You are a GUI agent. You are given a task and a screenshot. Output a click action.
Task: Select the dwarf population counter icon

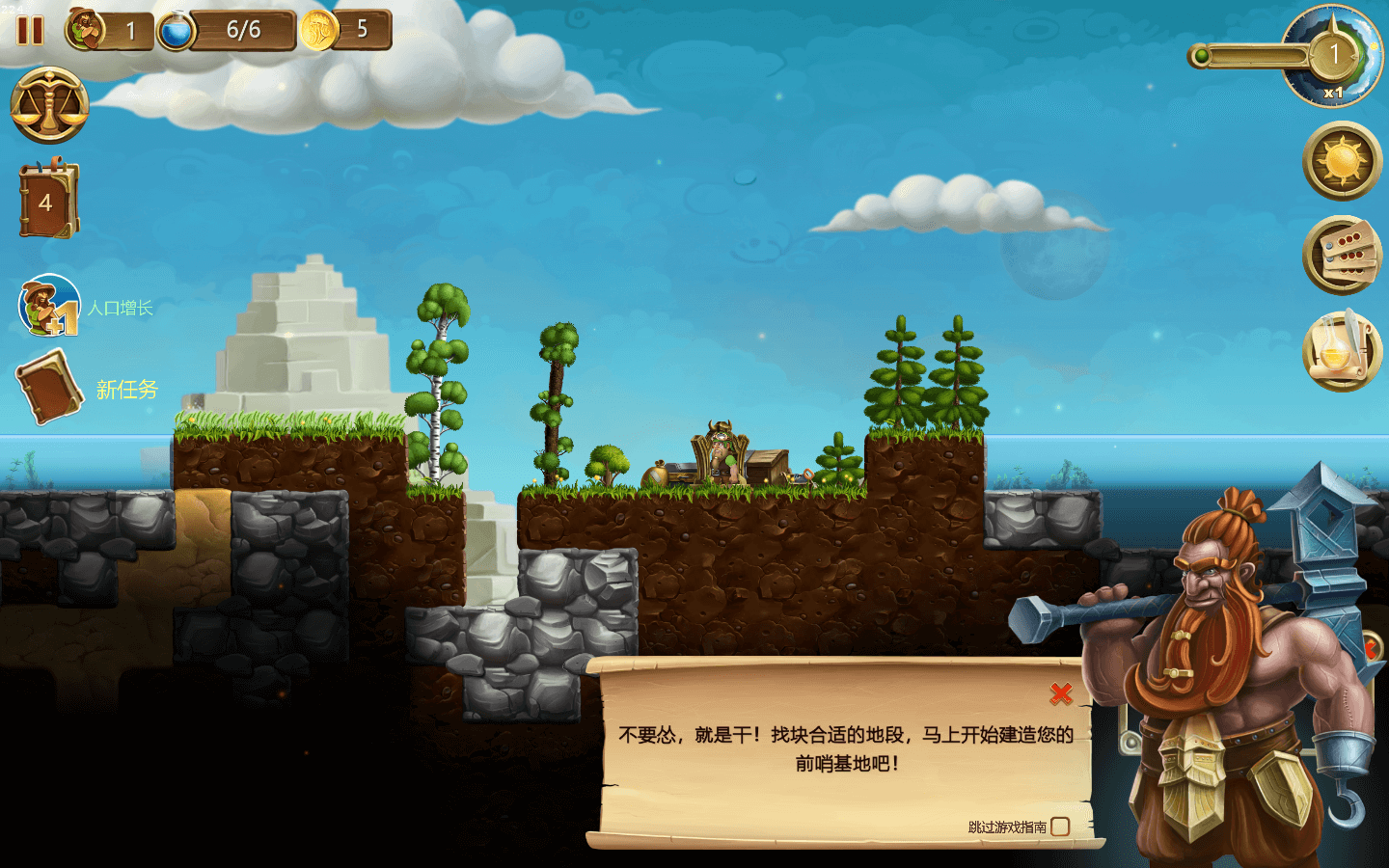pyautogui.click(x=86, y=30)
